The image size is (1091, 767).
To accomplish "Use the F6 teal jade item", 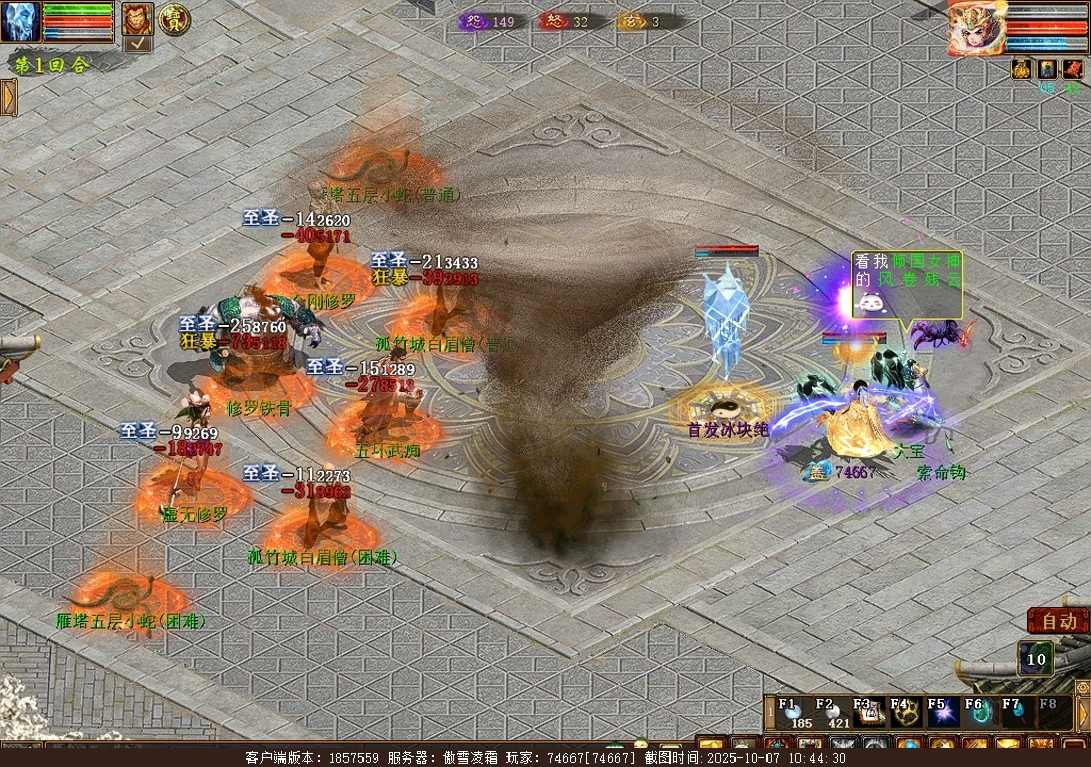I will tap(979, 714).
